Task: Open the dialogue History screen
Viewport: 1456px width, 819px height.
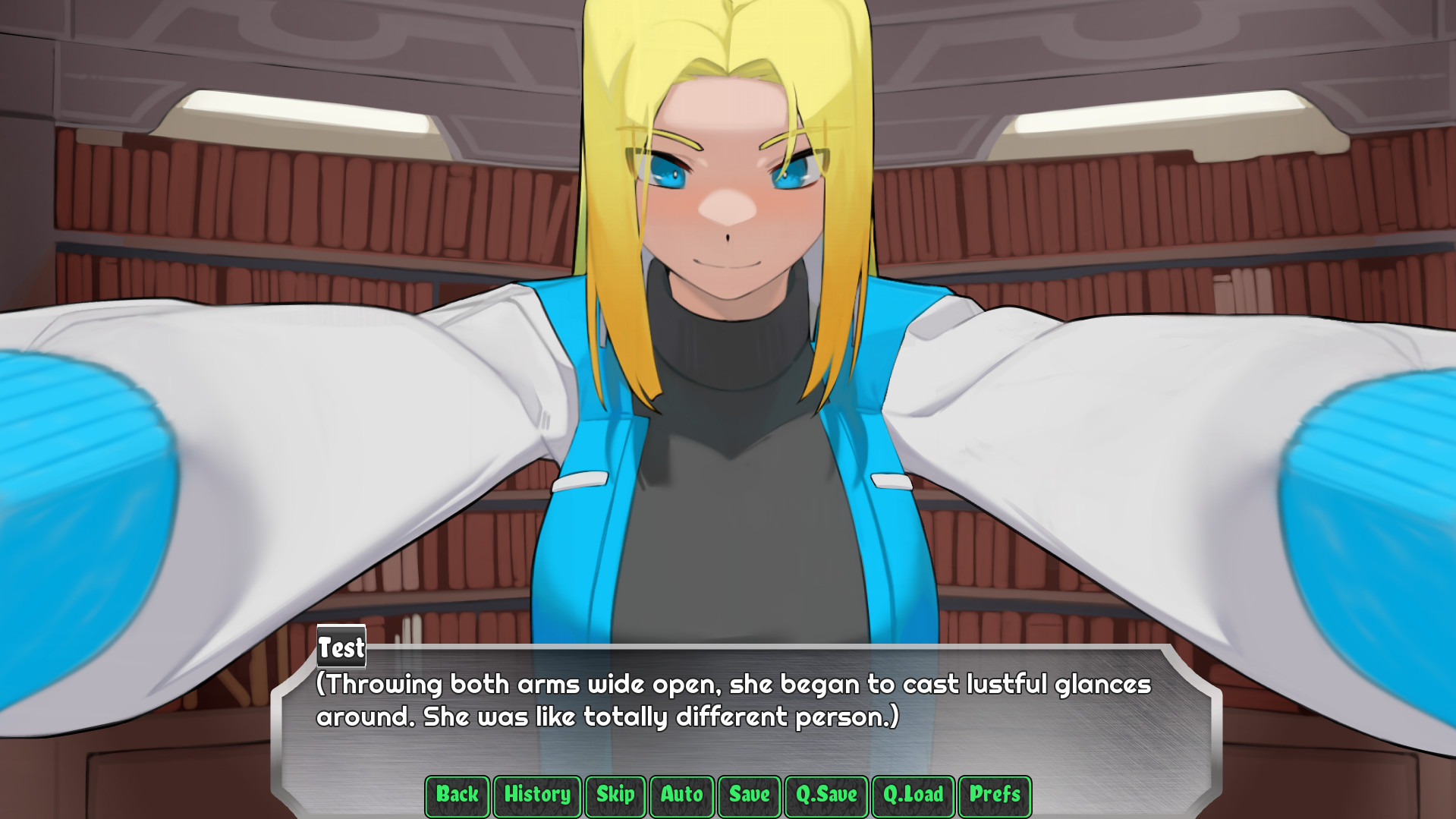Action: click(536, 796)
